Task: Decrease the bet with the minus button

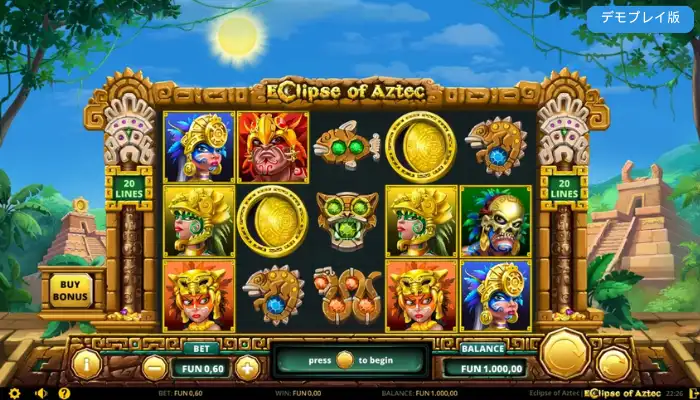Action: (x=154, y=366)
